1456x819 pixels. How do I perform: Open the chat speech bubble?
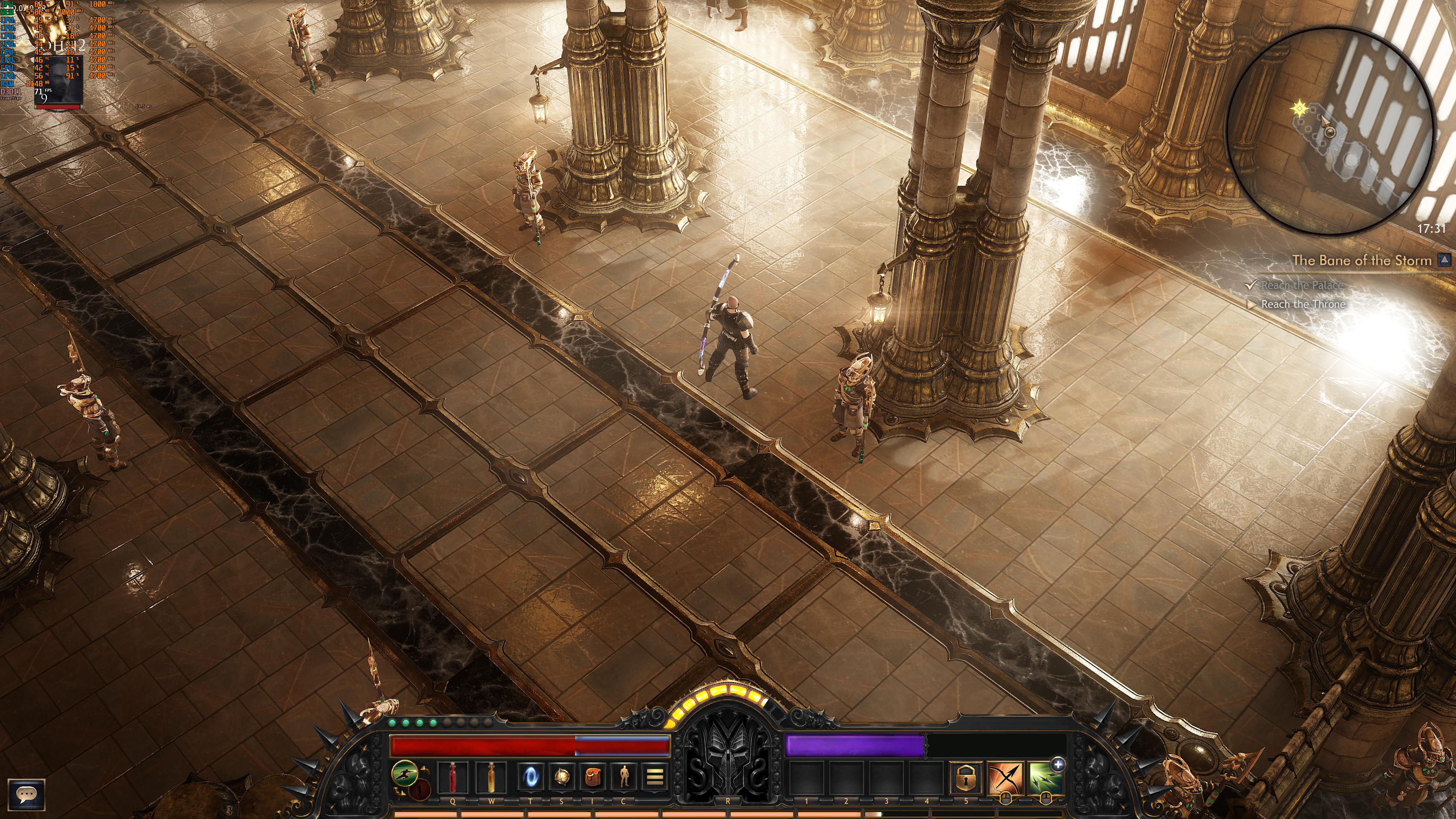pos(26,794)
